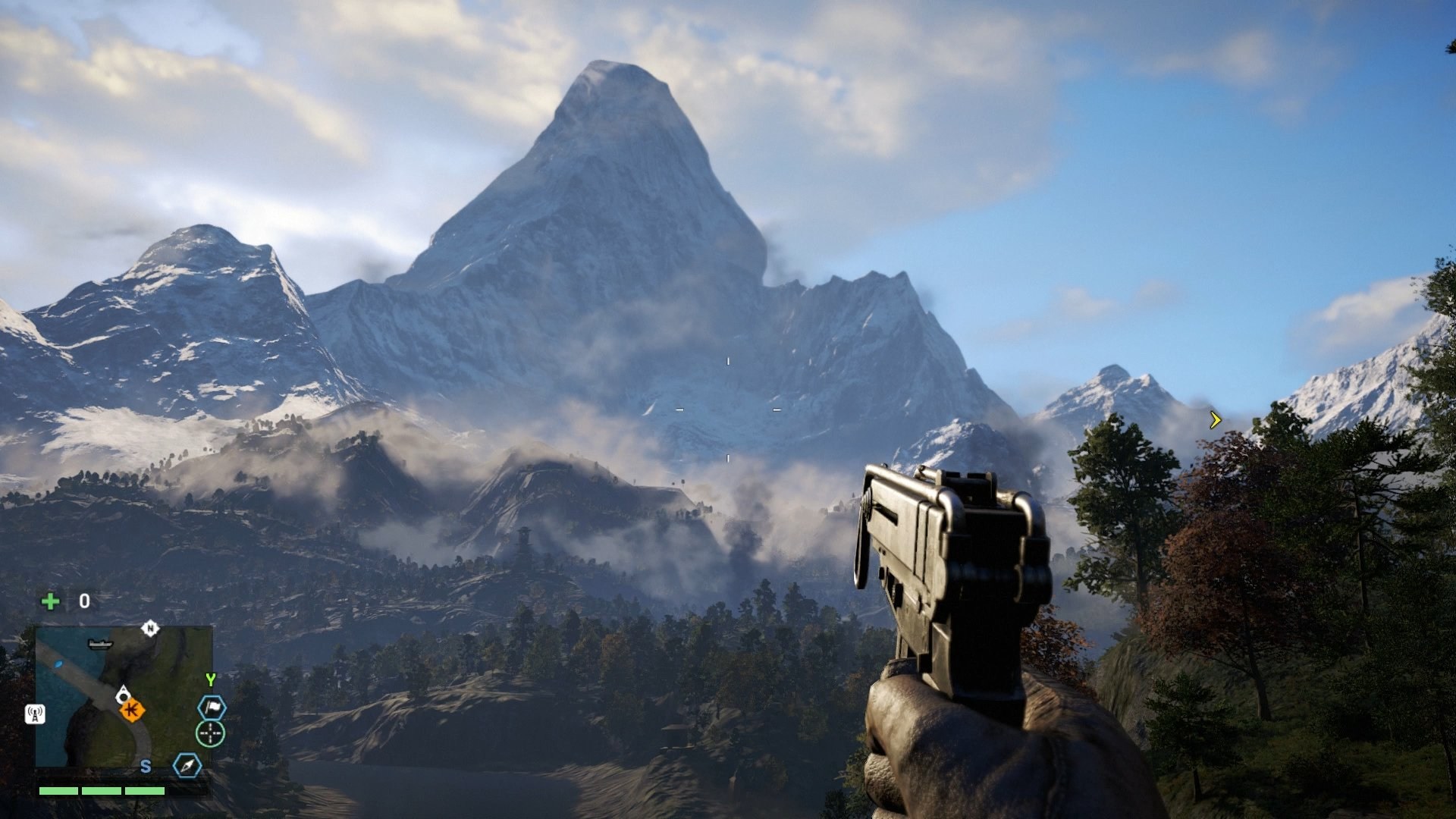
Task: Click the boat icon on the minimap
Action: (99, 645)
